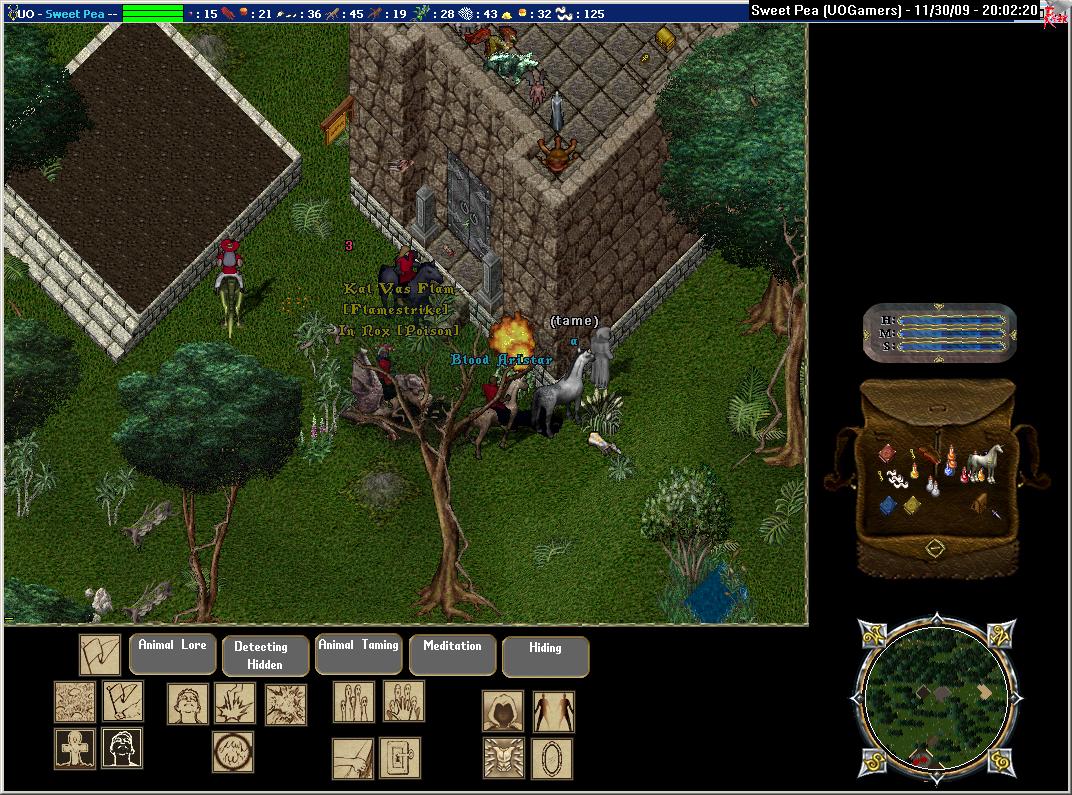Start the Meditation skill
1072x795 pixels.
[x=452, y=654]
